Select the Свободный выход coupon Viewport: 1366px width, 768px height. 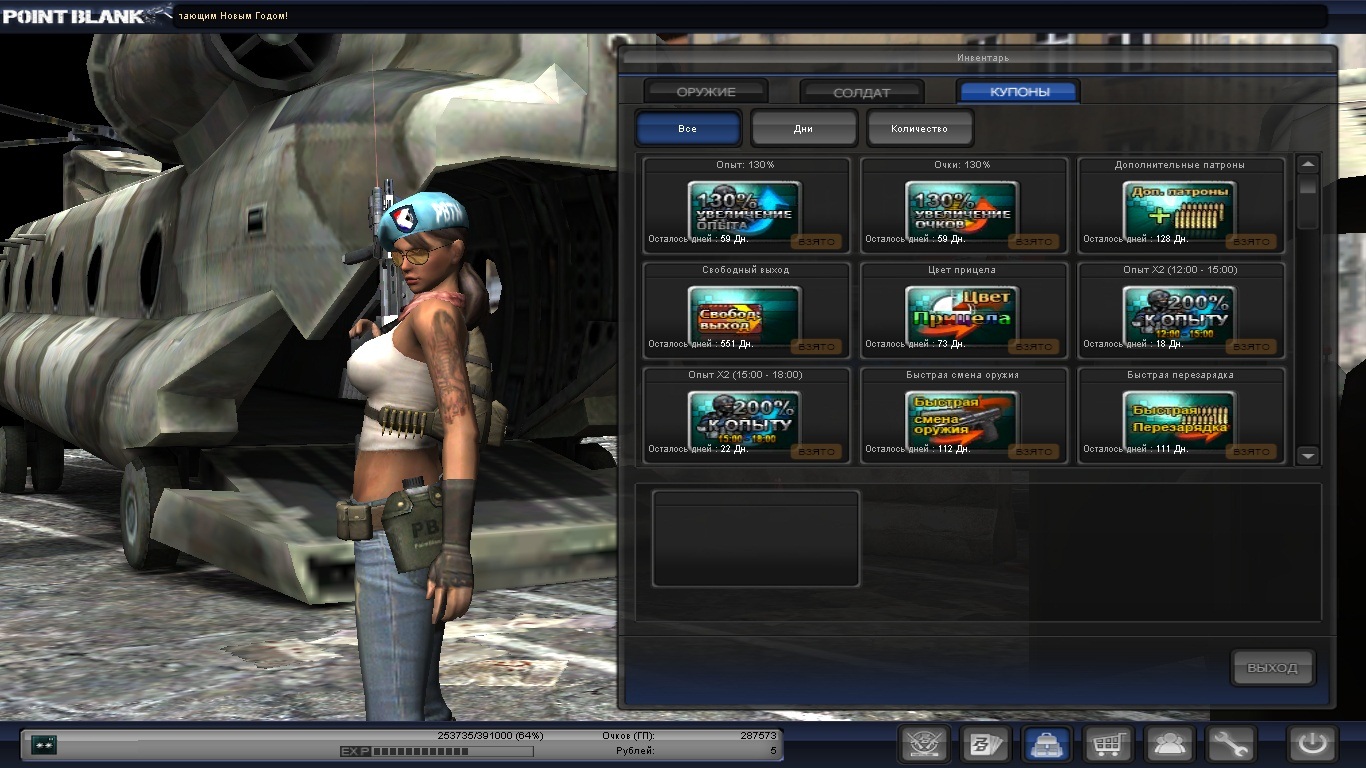[745, 312]
